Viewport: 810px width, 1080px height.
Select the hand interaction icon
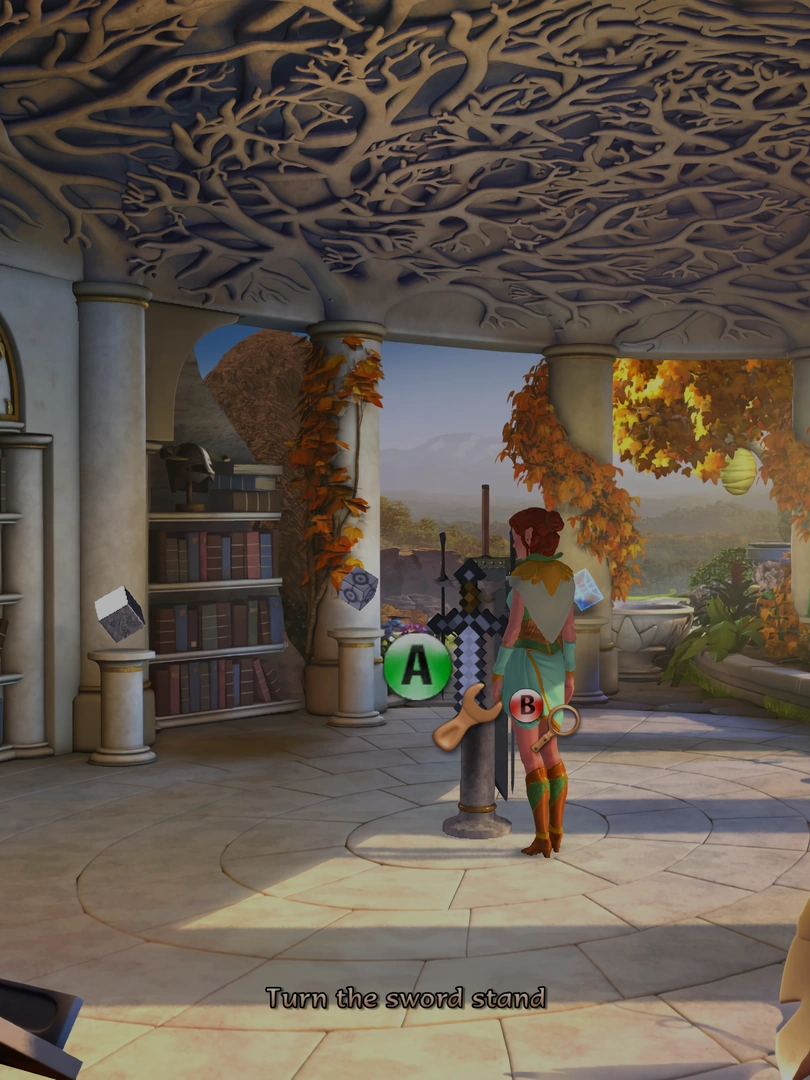click(463, 720)
